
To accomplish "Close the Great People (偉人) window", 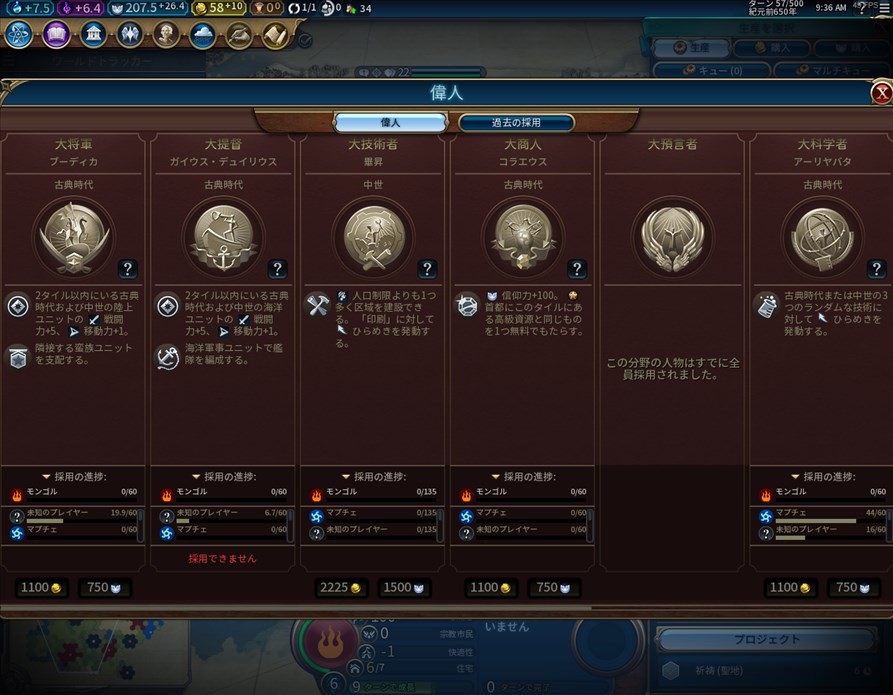I will (x=881, y=93).
